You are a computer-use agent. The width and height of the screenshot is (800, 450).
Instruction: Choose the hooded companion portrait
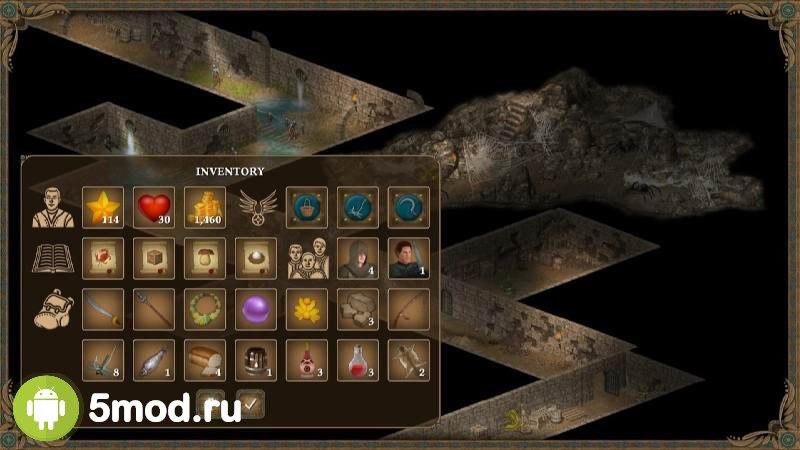click(x=358, y=258)
